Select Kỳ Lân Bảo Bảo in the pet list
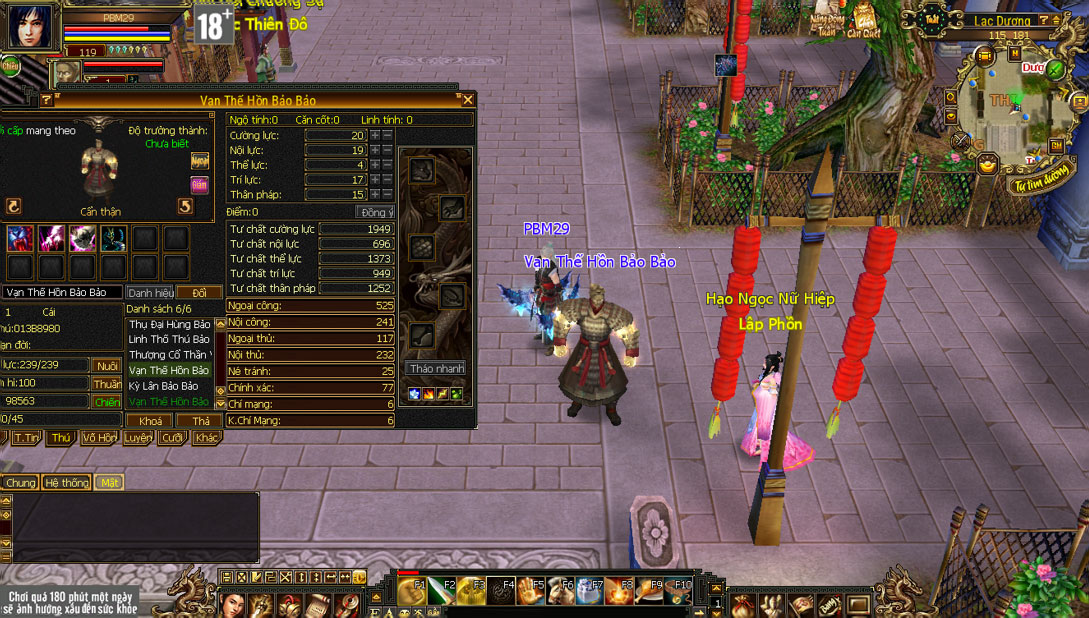 [165, 386]
